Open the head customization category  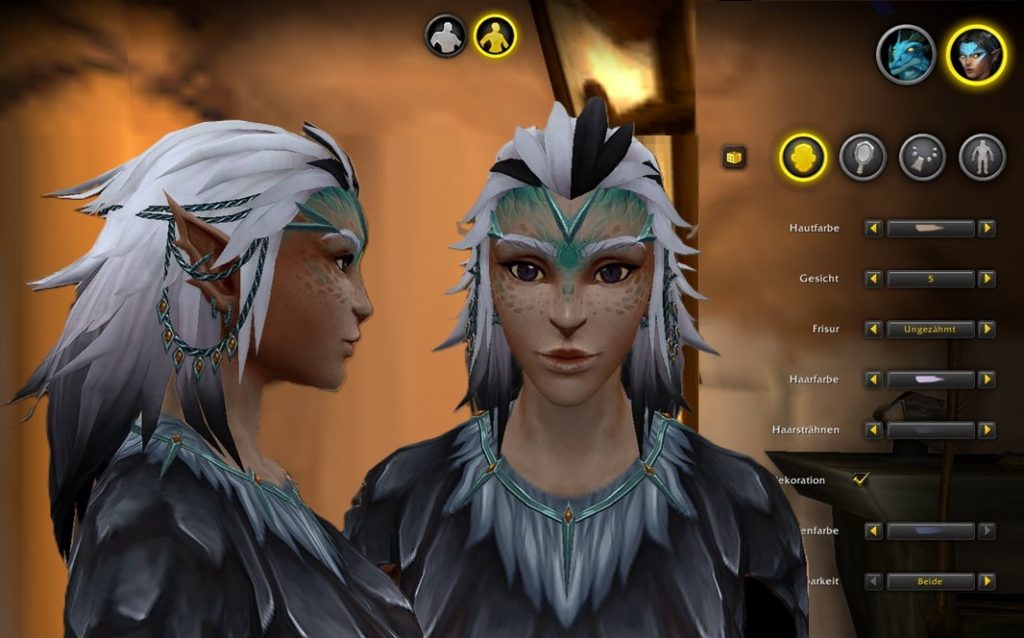[x=803, y=157]
